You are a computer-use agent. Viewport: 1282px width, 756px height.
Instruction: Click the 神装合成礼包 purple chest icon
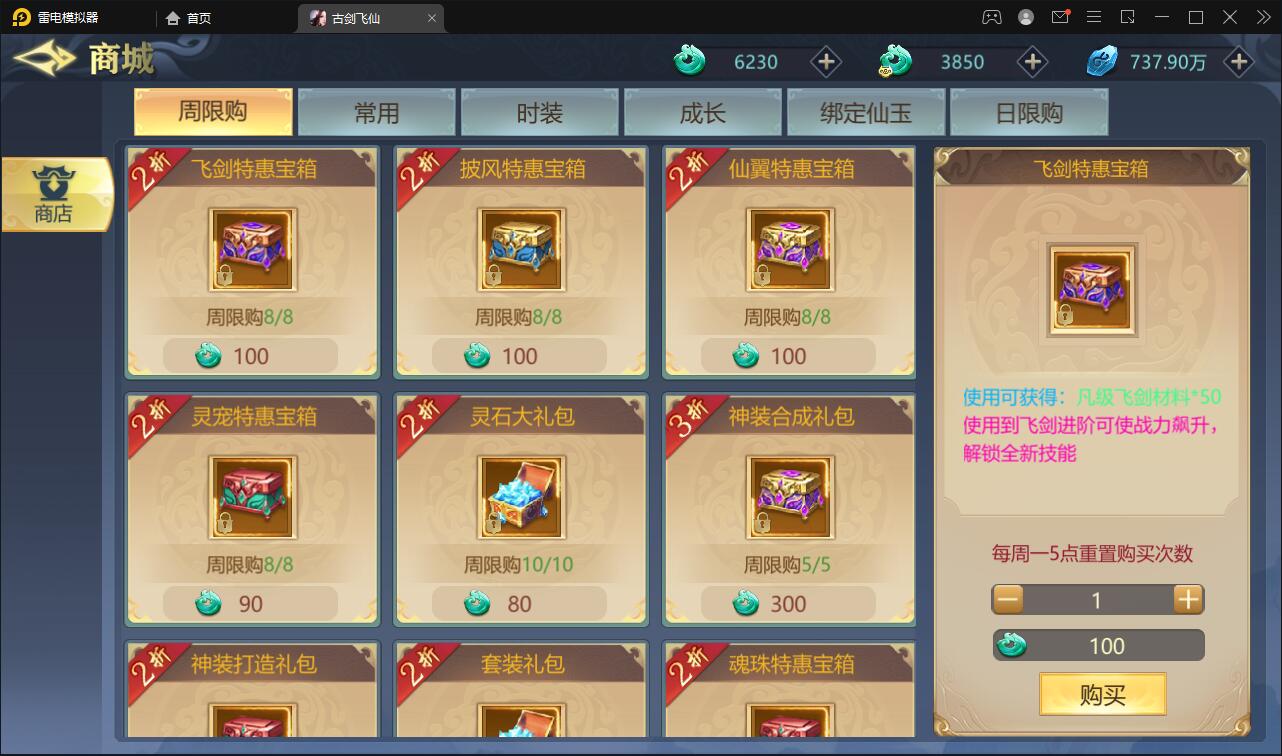[x=790, y=496]
